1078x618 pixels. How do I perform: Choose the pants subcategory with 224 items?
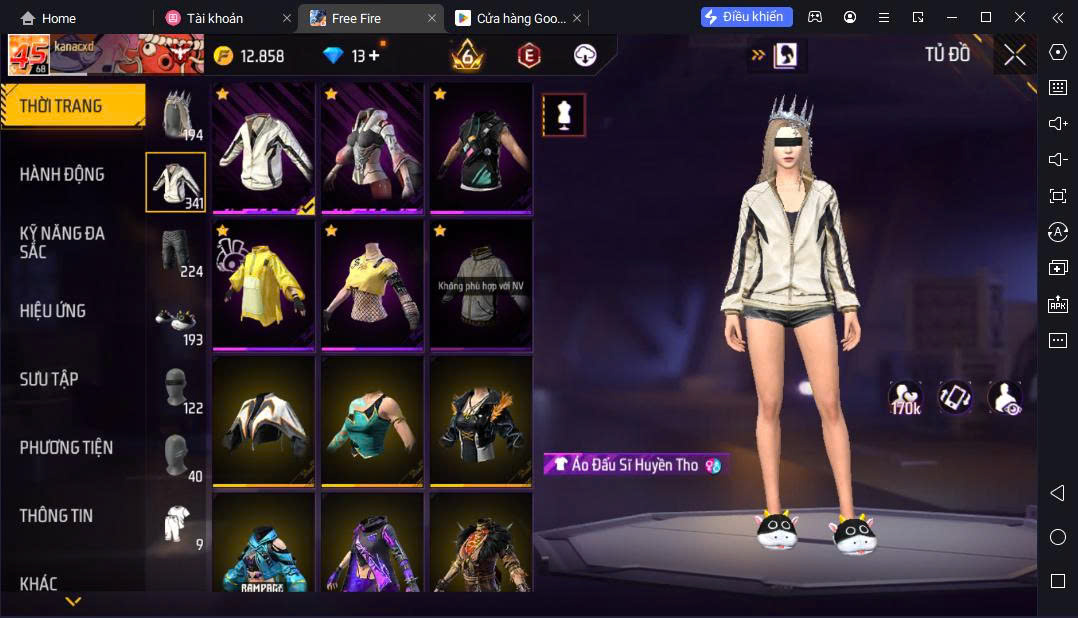point(176,252)
